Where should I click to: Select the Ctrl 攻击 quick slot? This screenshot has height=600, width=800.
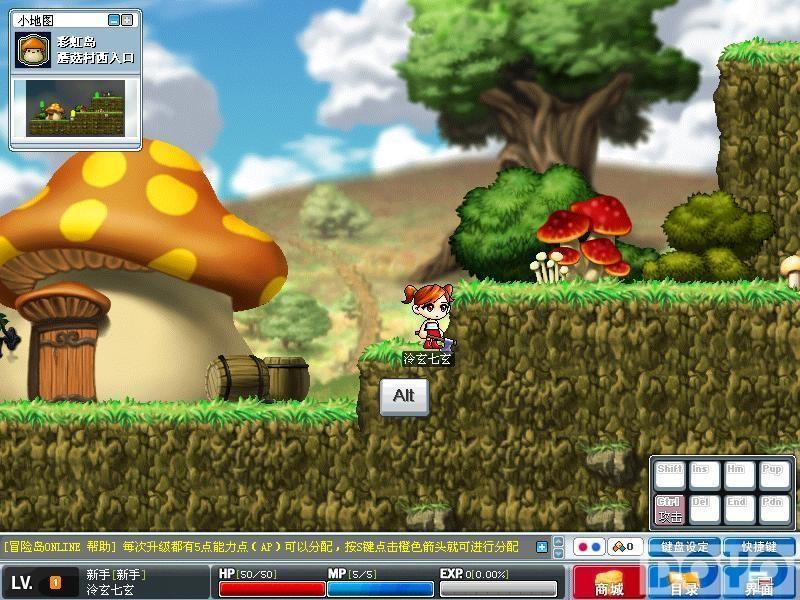tap(669, 508)
